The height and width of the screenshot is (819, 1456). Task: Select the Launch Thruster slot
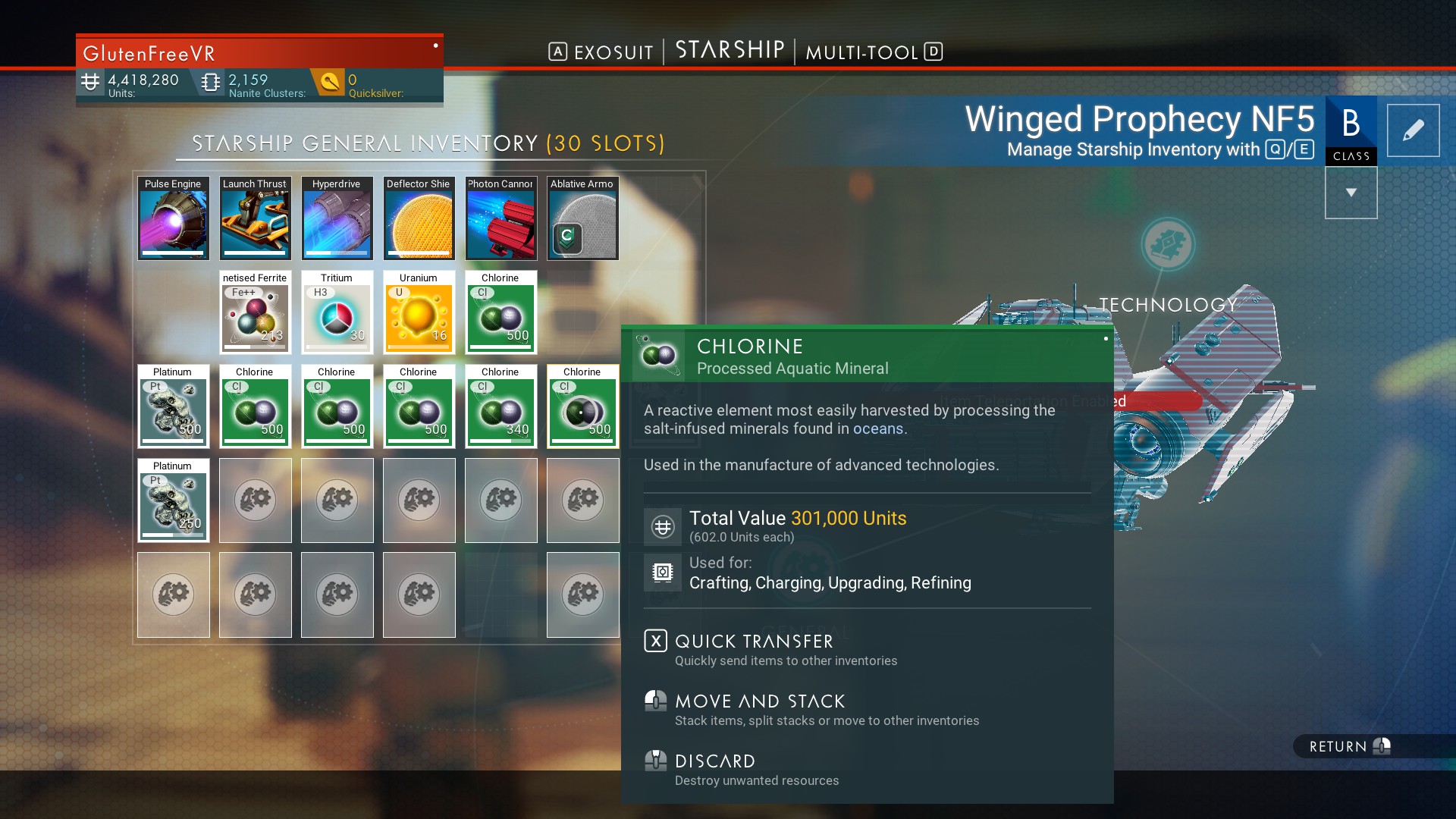point(255,218)
